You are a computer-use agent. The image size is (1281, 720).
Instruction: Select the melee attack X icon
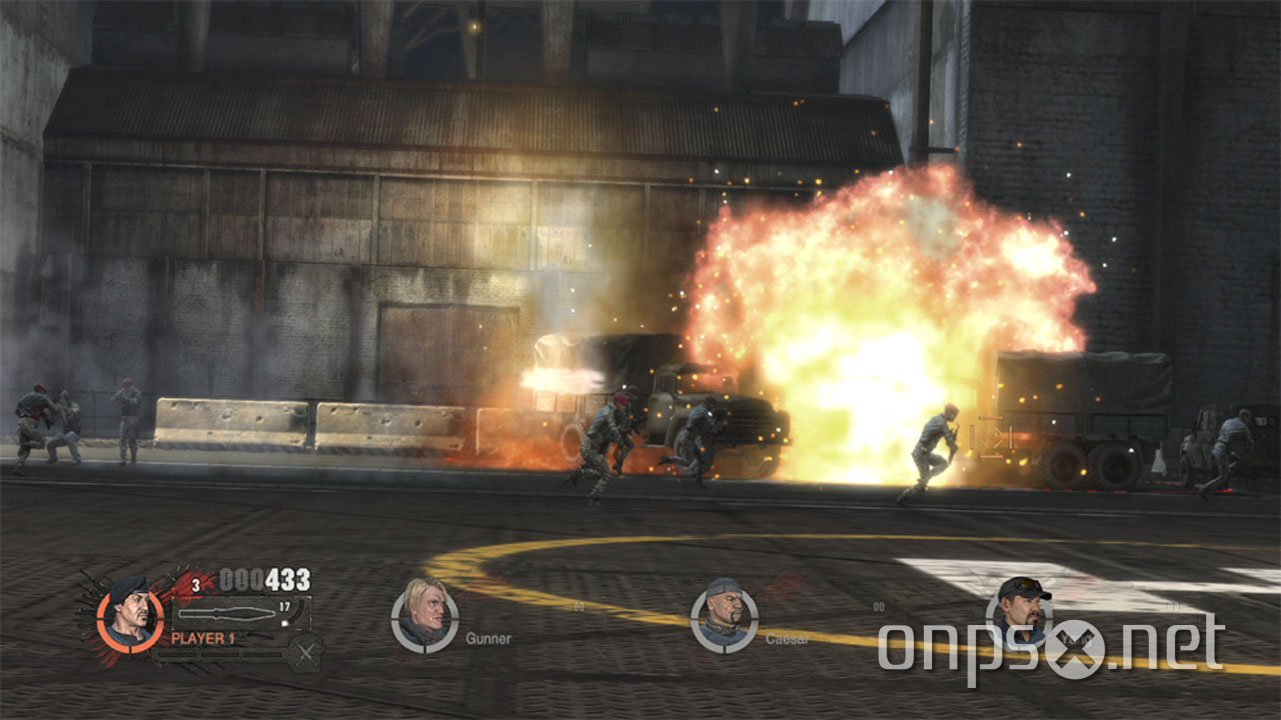(304, 652)
